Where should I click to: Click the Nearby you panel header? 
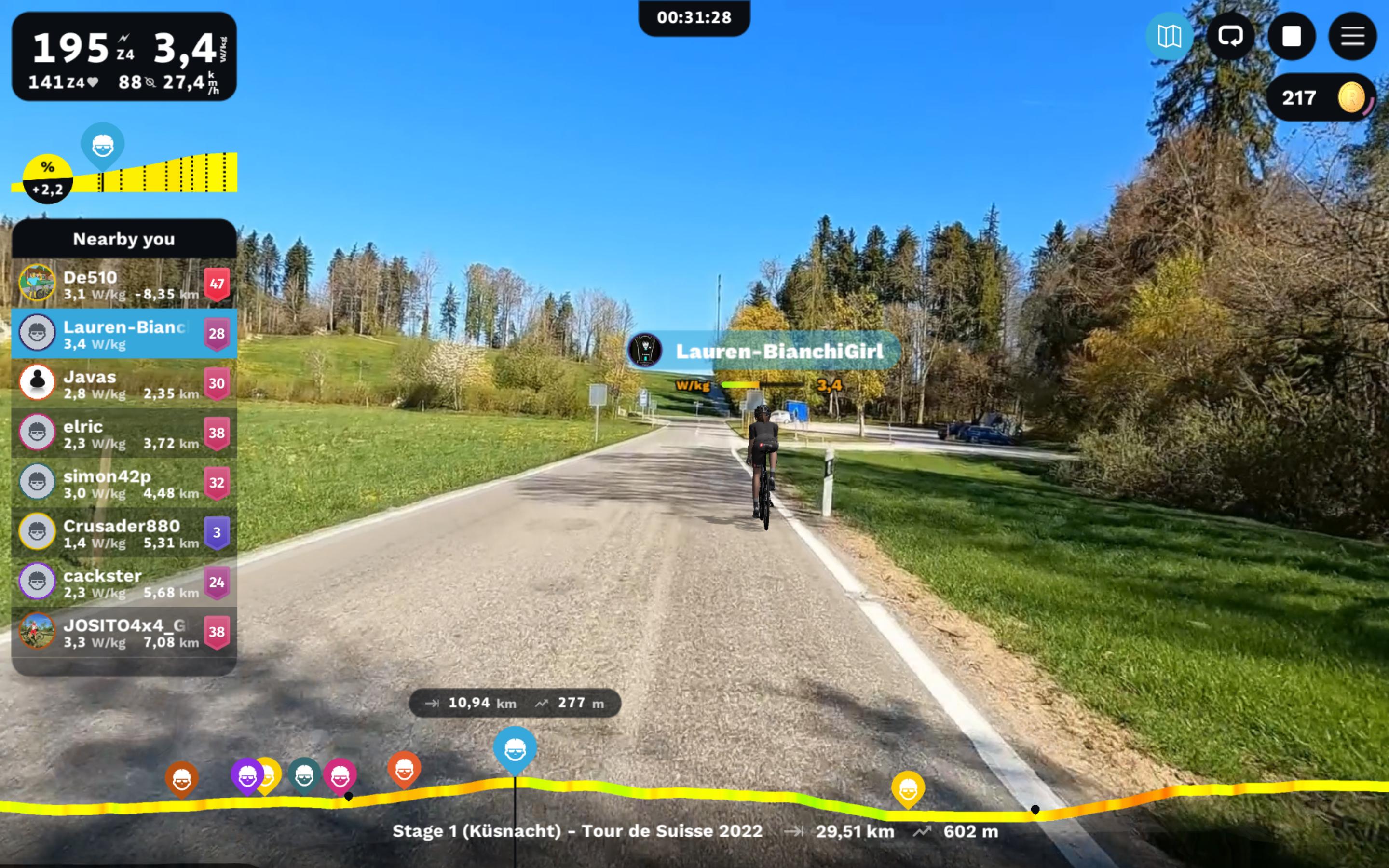(x=124, y=239)
